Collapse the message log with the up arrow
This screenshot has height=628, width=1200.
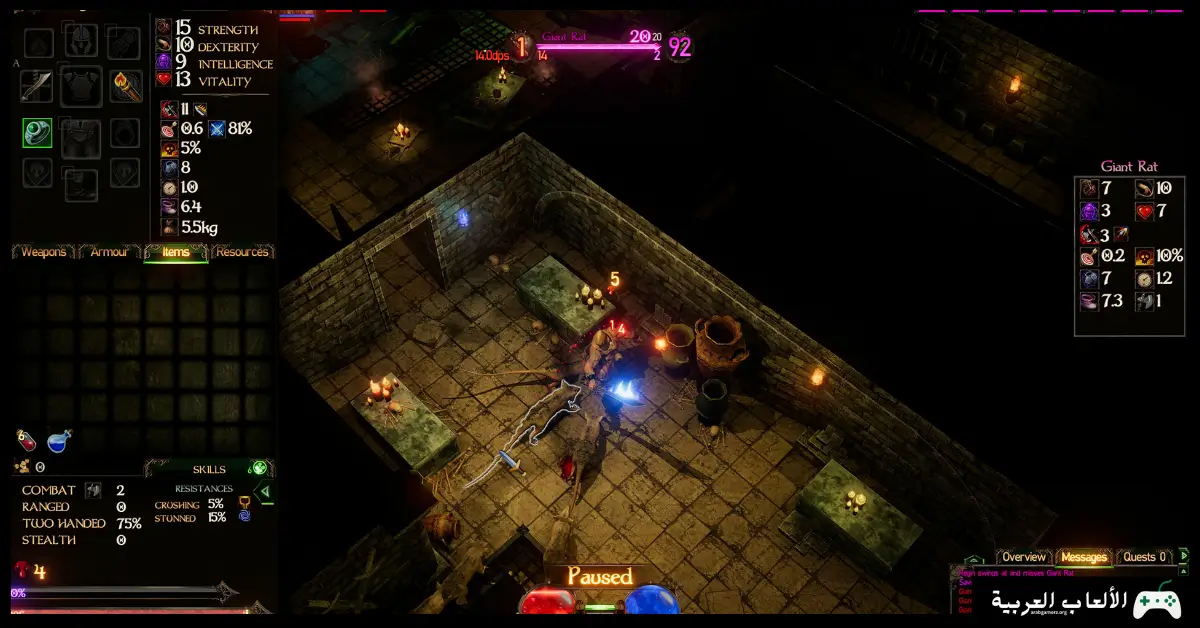[973, 562]
